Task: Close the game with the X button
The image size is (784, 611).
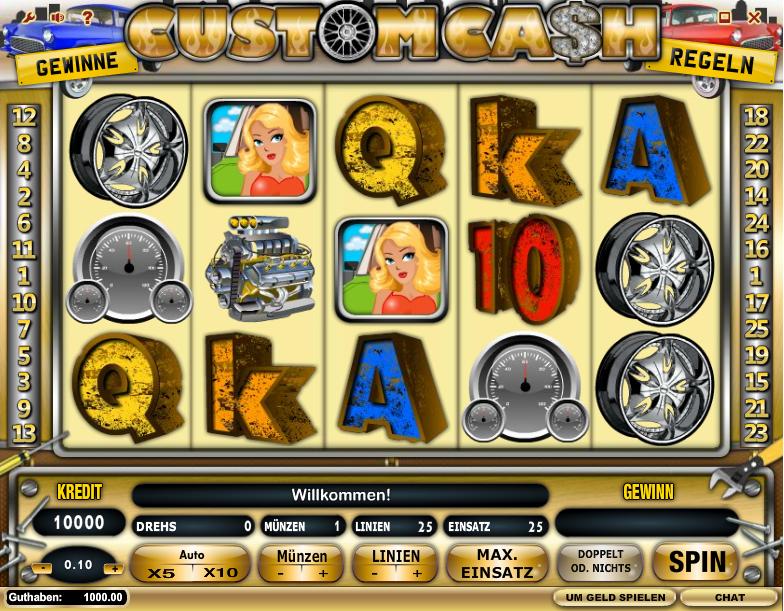Action: click(x=752, y=16)
